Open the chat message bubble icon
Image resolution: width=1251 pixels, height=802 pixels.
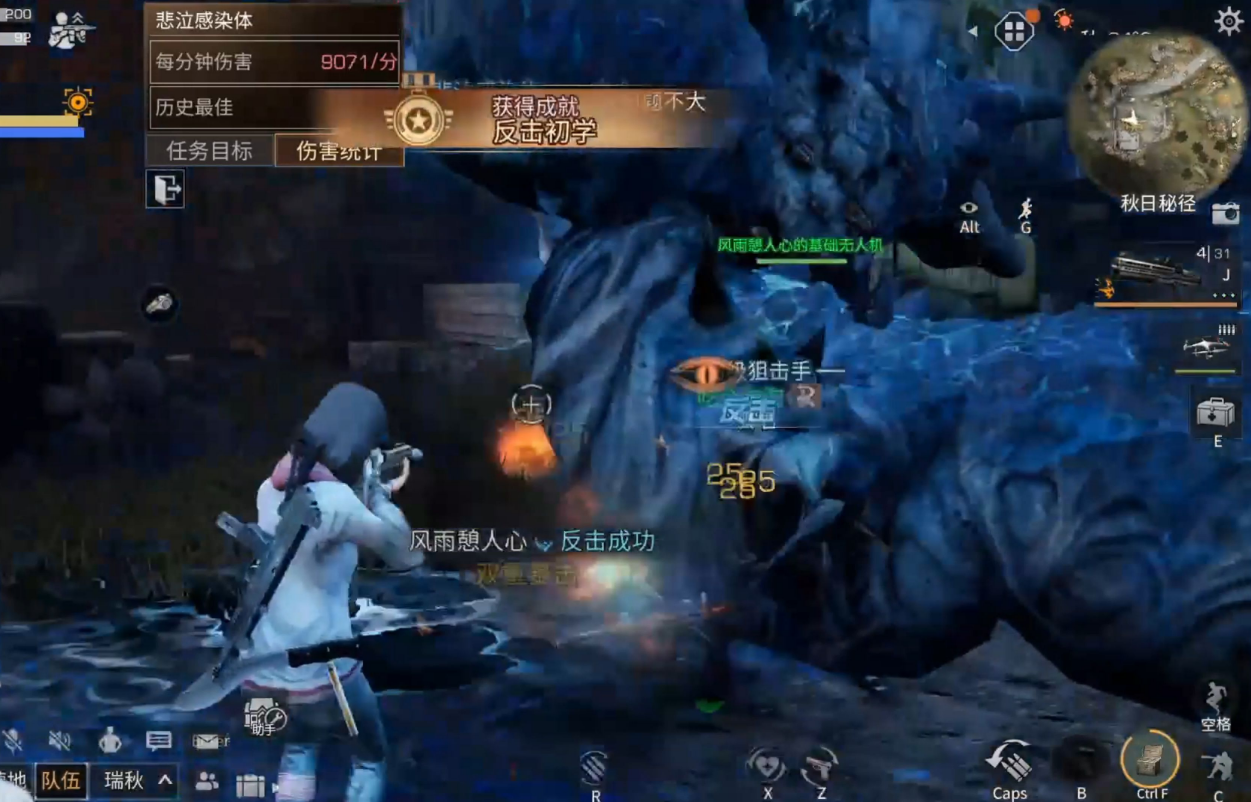[x=159, y=741]
